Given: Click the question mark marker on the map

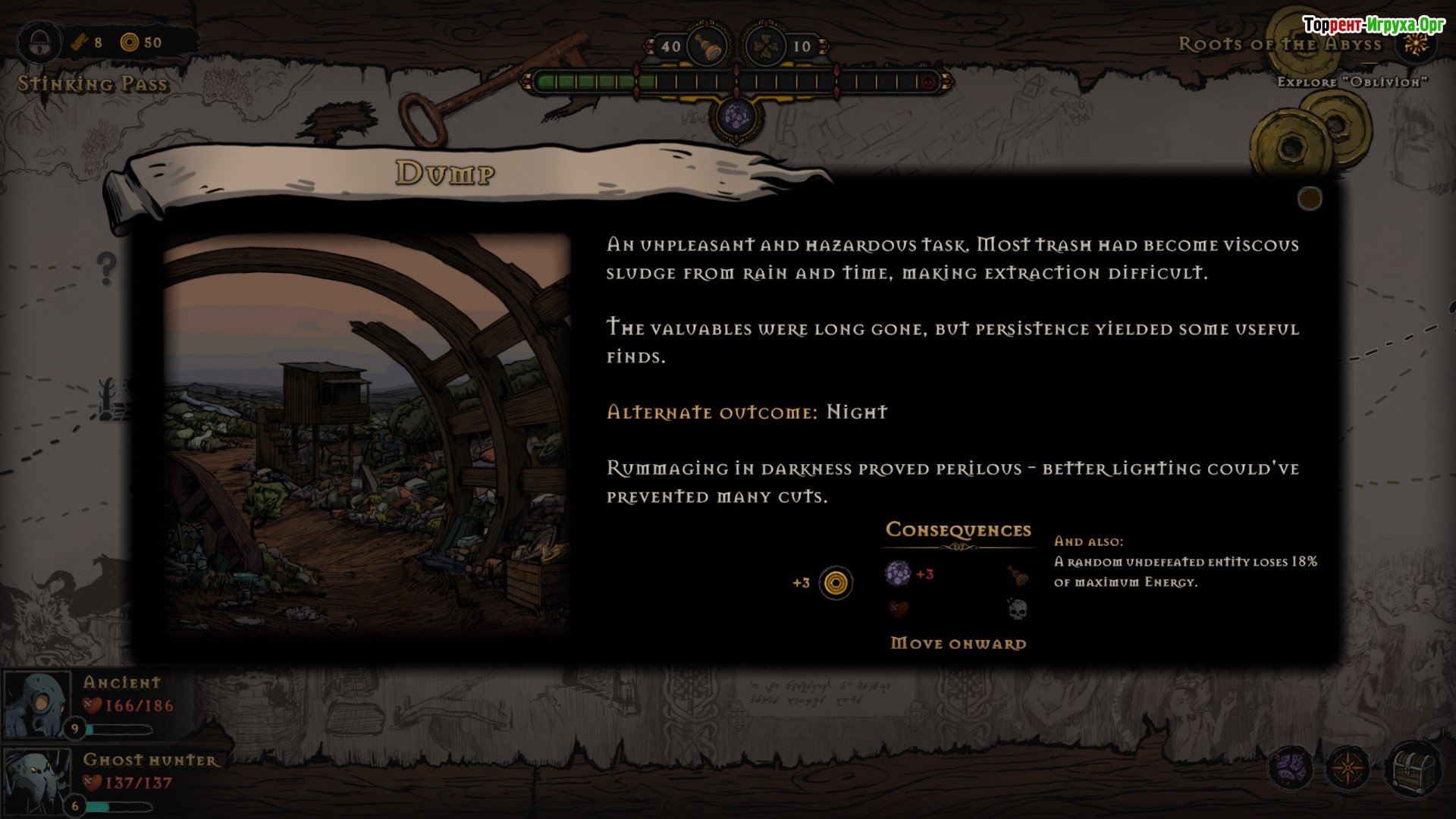Looking at the screenshot, I should (107, 268).
